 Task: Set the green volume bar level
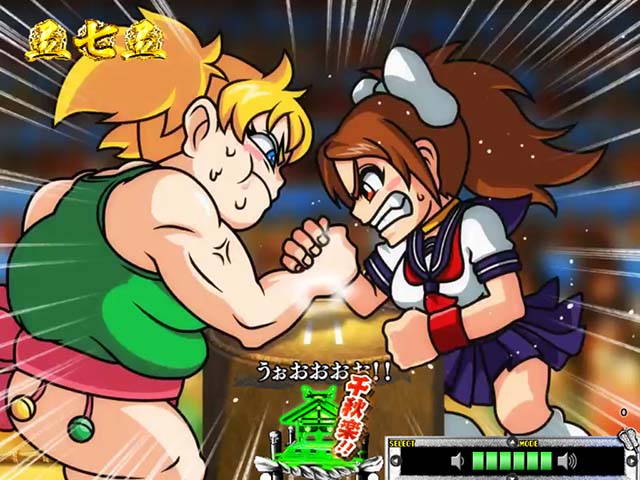tap(512, 461)
